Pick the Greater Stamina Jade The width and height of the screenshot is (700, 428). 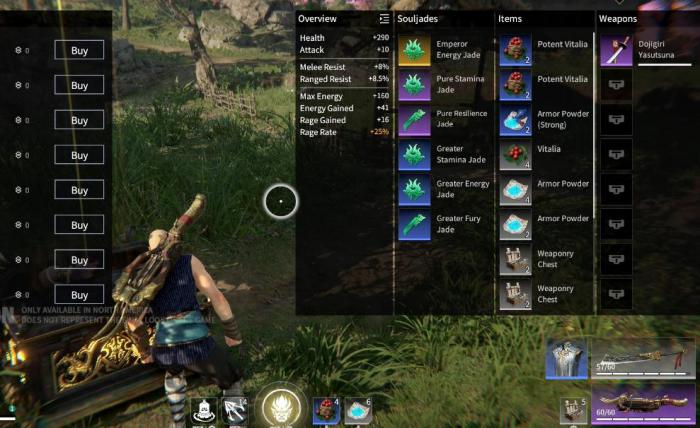click(x=415, y=155)
